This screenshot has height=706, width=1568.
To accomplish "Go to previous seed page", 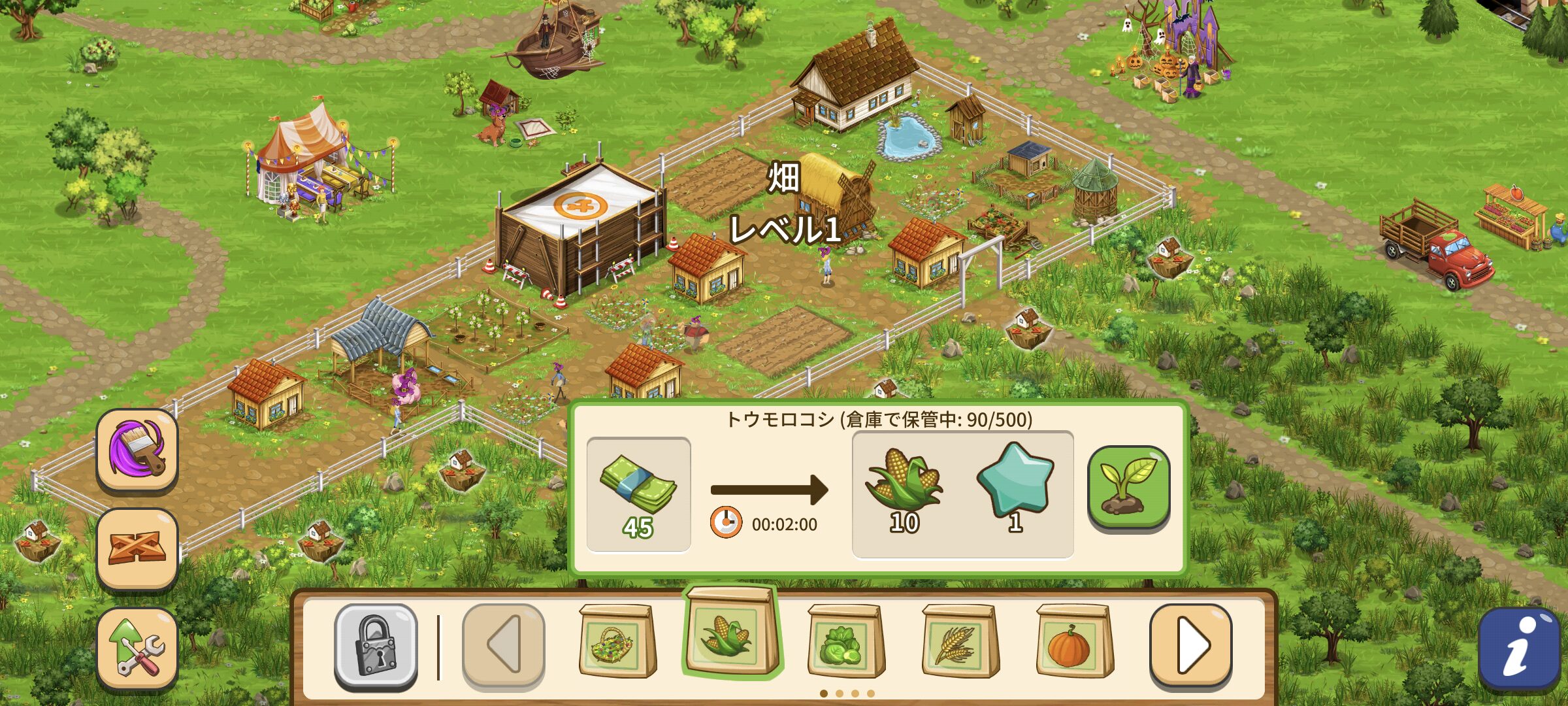I will 503,646.
